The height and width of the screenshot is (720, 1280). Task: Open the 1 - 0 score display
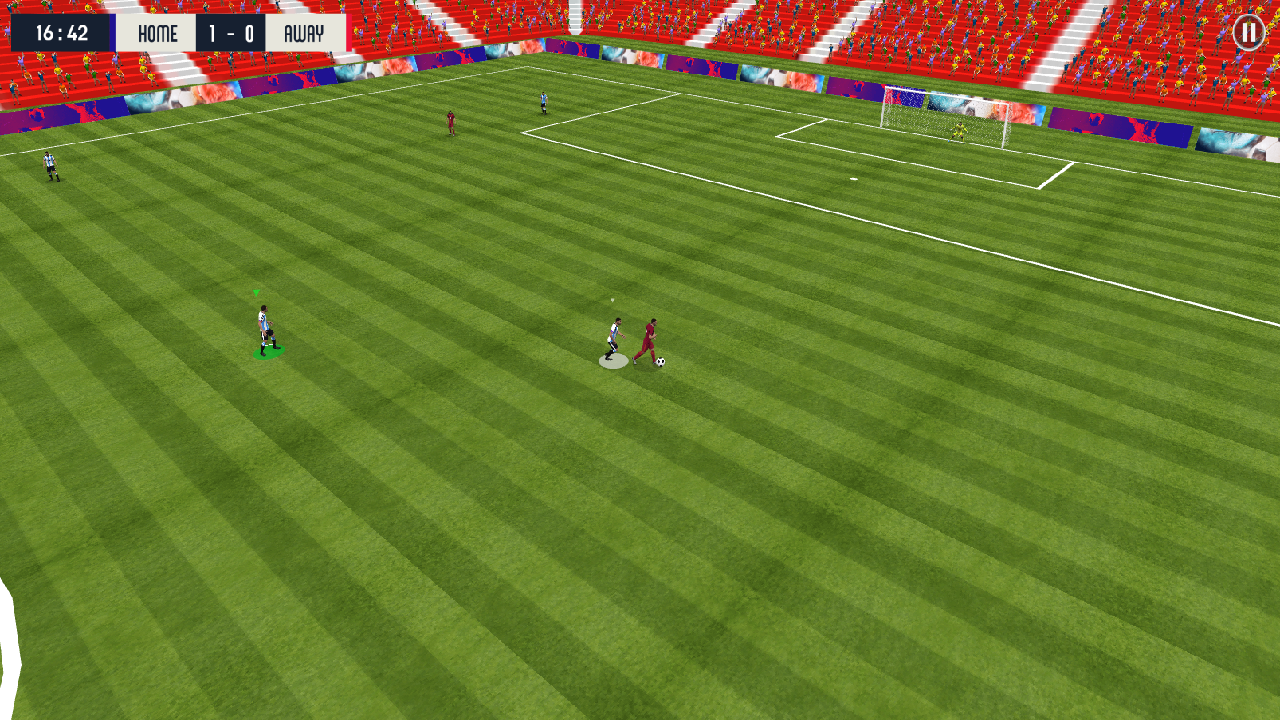(230, 32)
